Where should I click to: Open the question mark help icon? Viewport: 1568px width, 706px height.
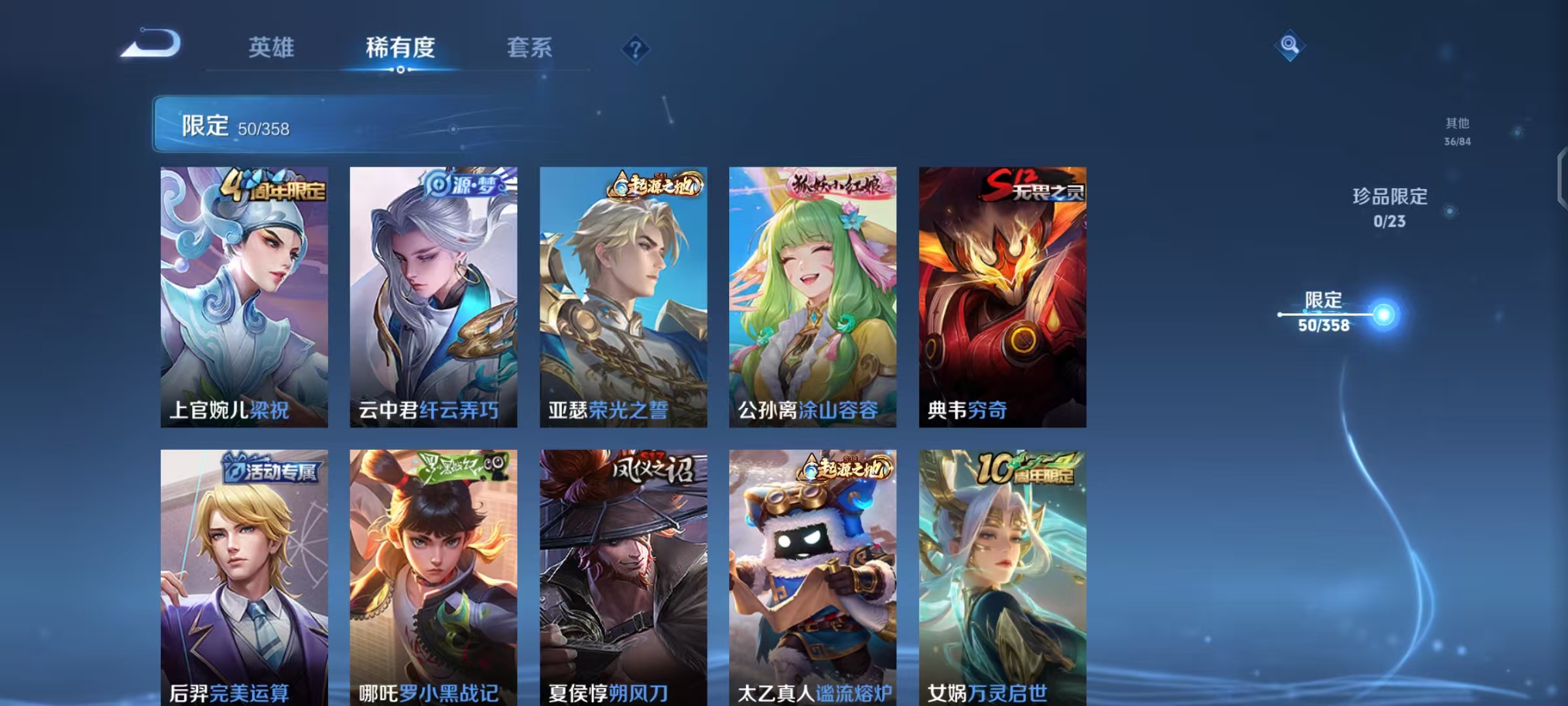635,48
